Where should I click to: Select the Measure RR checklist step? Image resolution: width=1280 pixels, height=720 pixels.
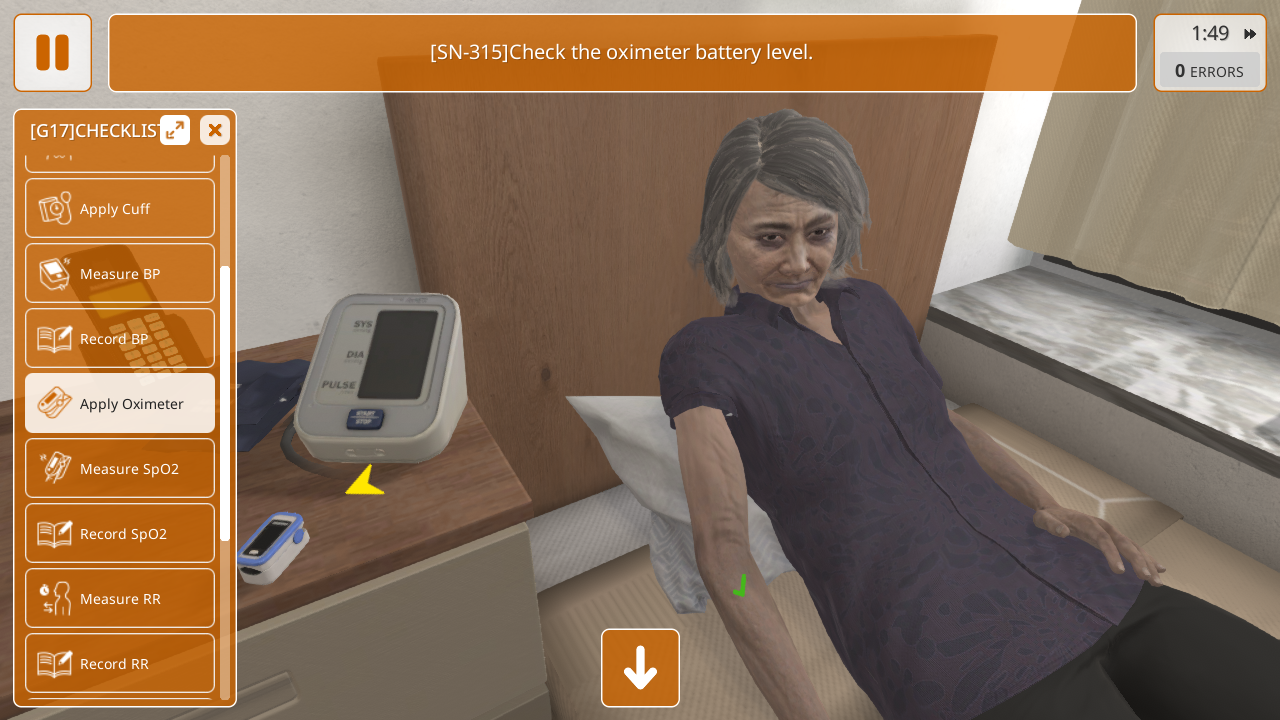tap(120, 599)
